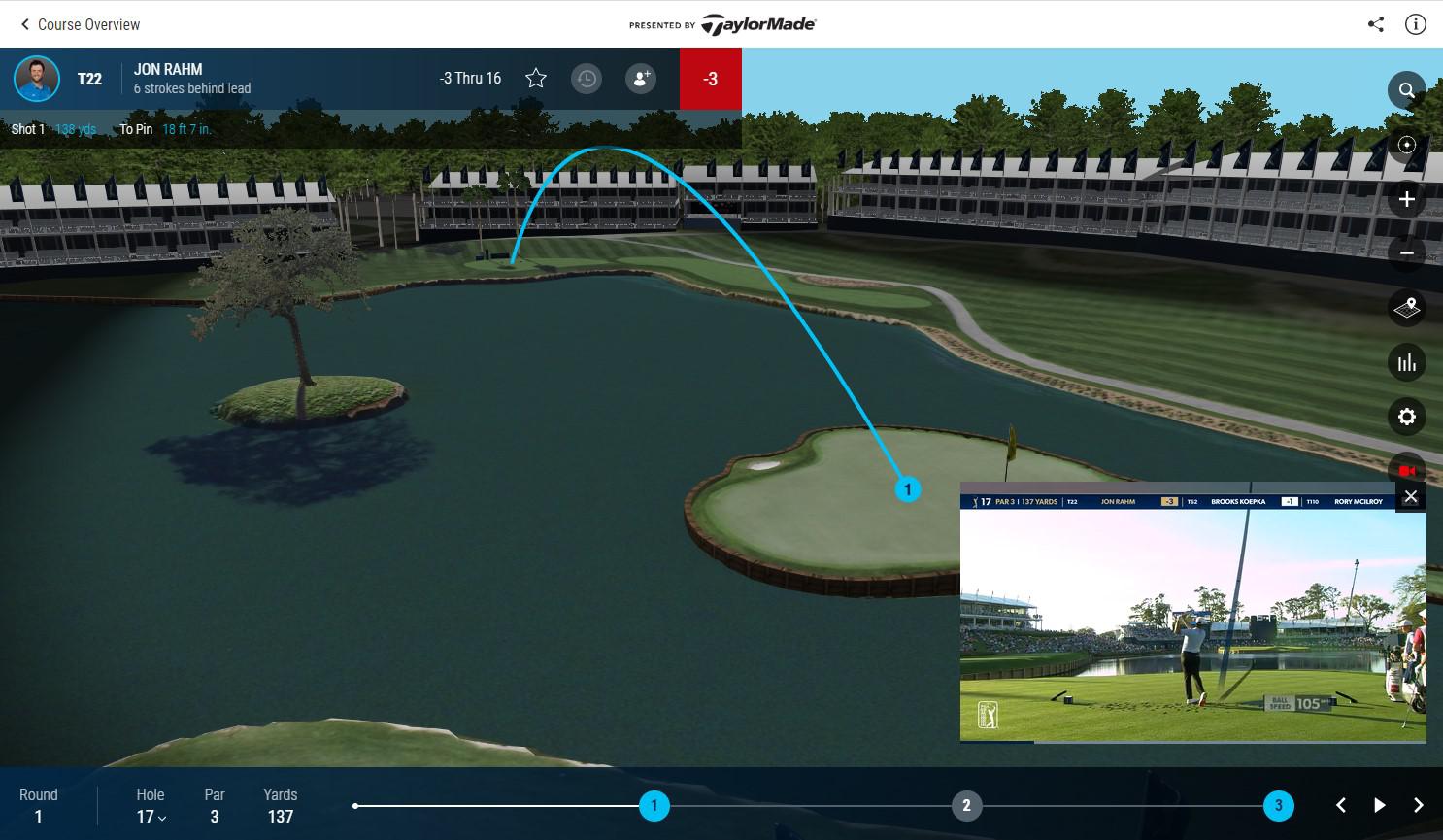
Task: Select shot marker 2 on the timeline
Action: [x=966, y=805]
